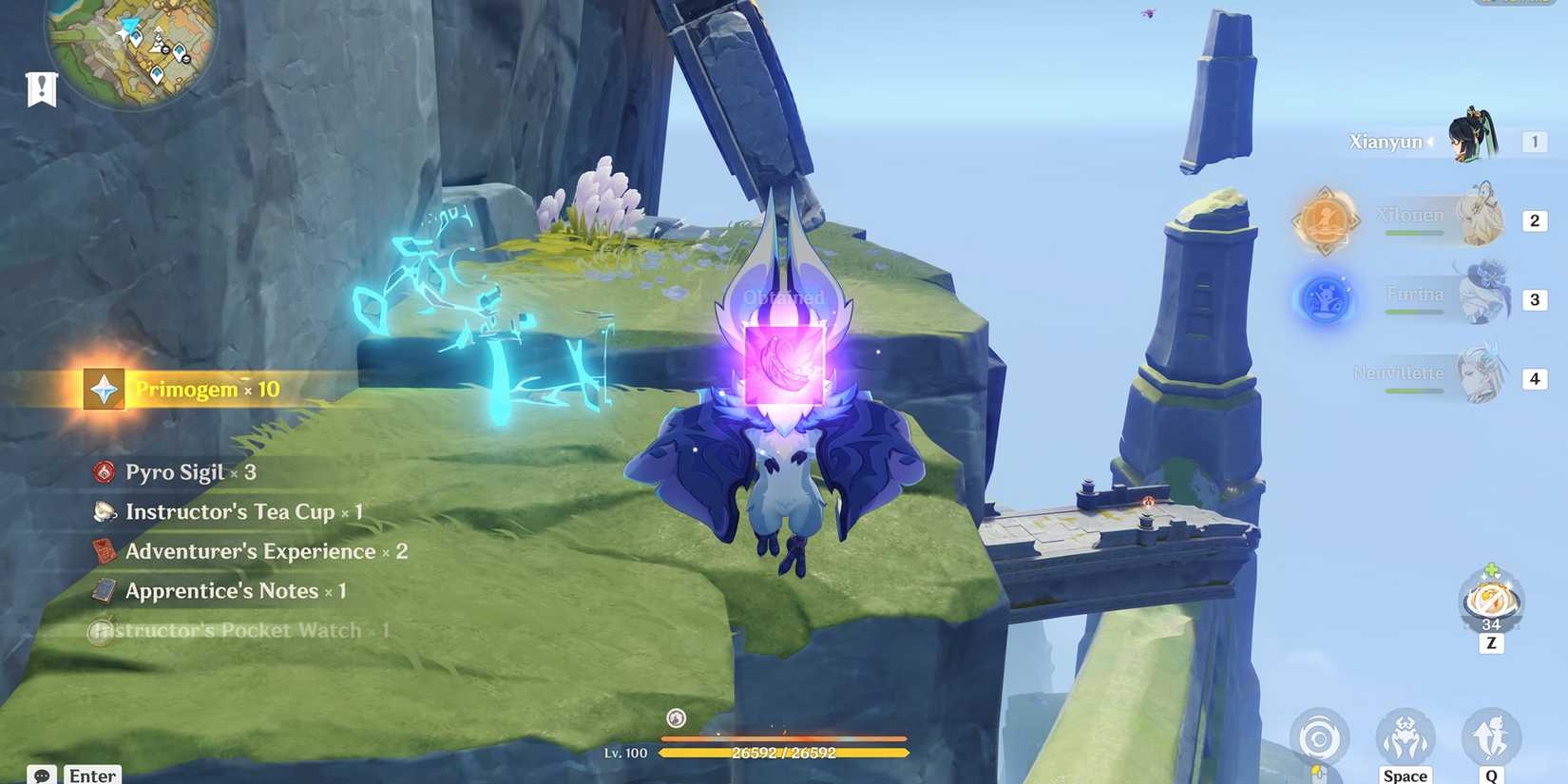The height and width of the screenshot is (784, 1568).
Task: Click the Pyro Sigil reward icon
Action: [x=103, y=471]
